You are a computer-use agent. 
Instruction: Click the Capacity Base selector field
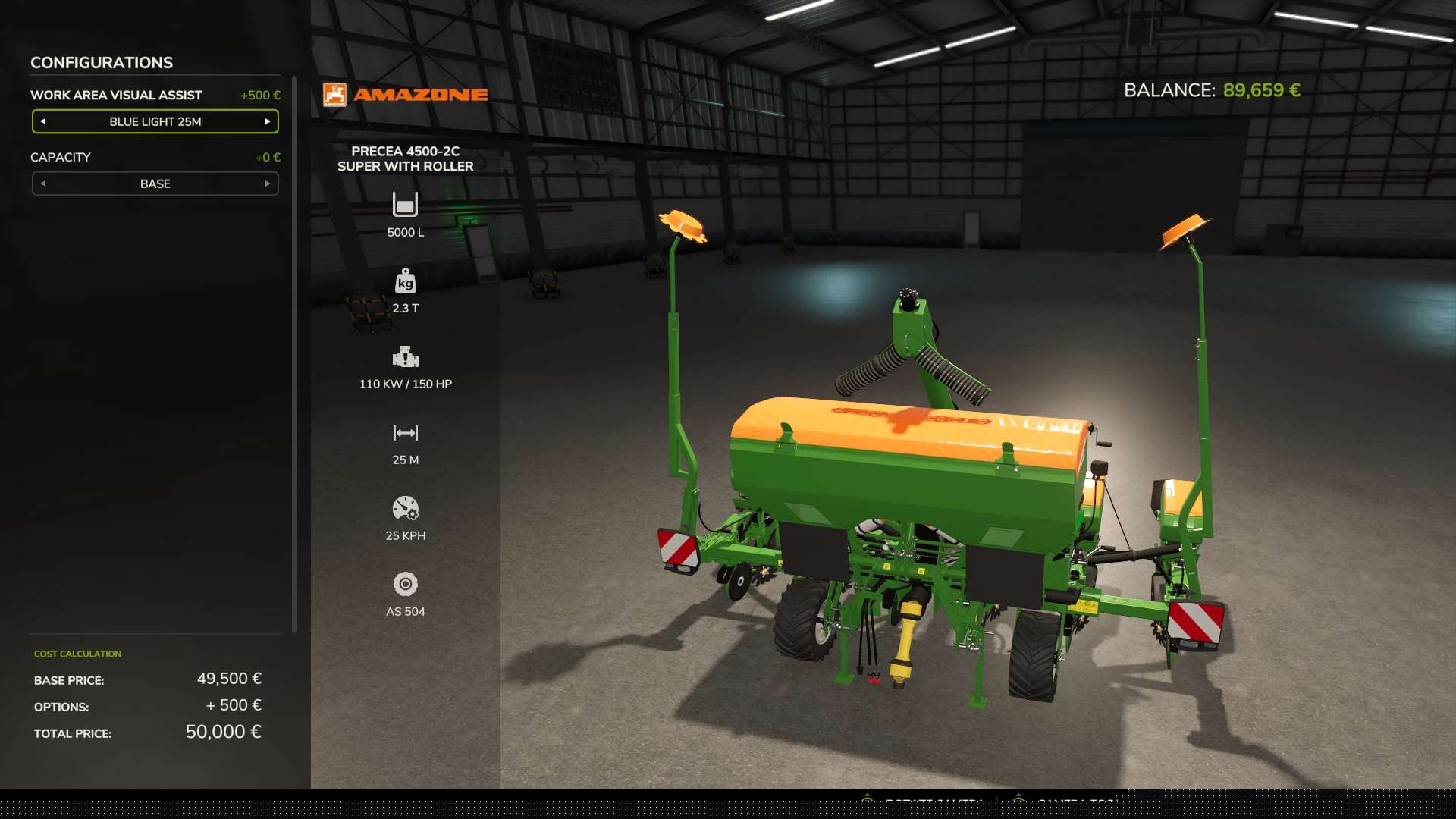(x=155, y=184)
